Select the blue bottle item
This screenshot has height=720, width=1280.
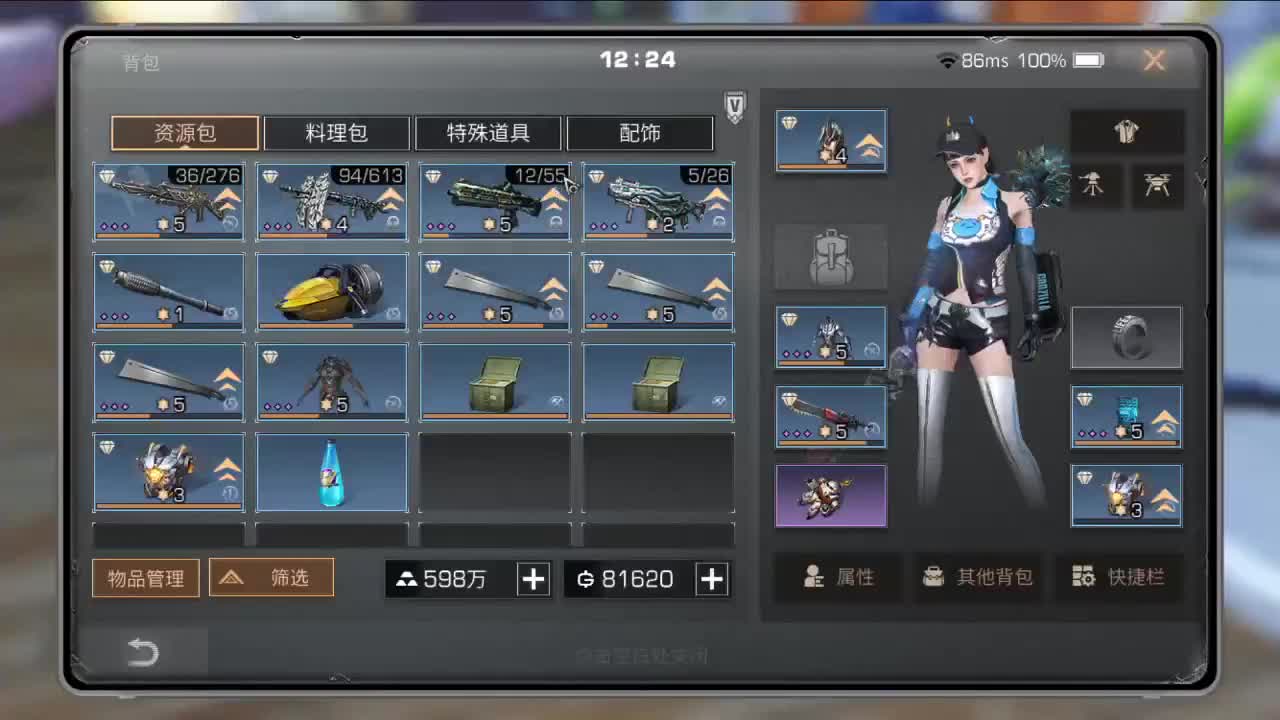coord(331,472)
